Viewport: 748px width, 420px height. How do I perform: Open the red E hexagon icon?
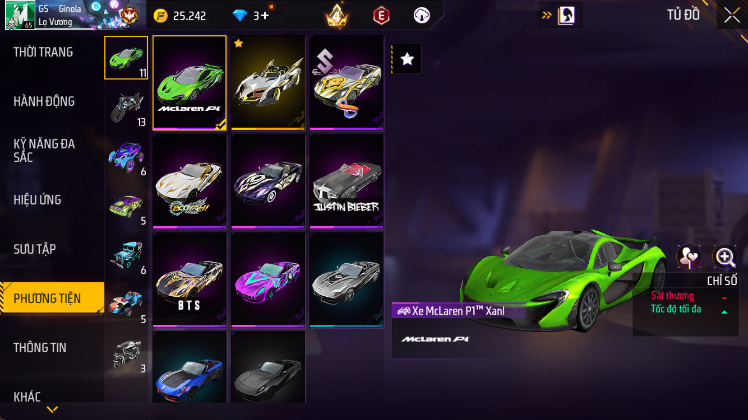click(x=381, y=15)
